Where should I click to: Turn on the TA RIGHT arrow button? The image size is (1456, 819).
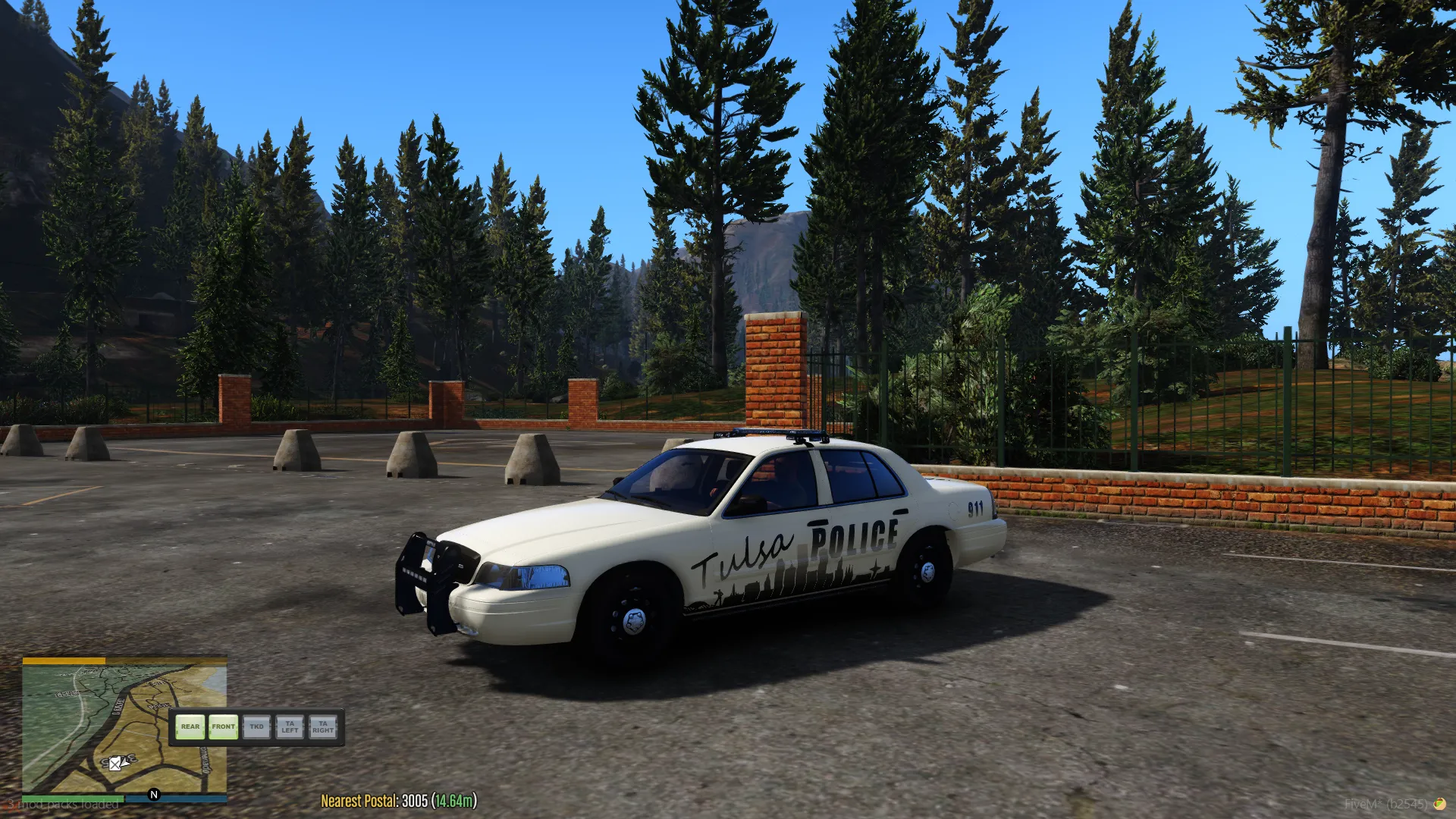323,727
